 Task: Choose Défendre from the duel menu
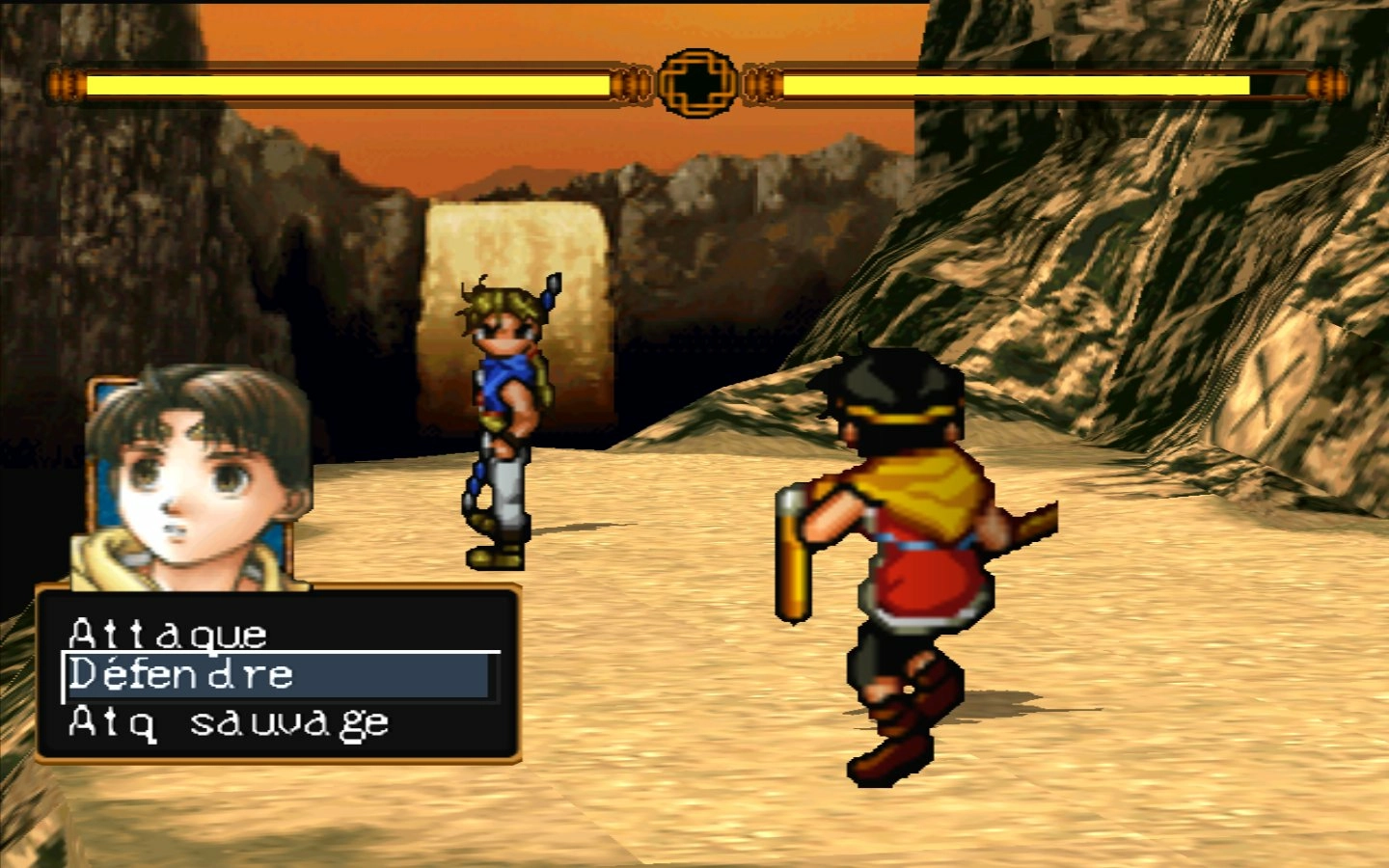181,675
